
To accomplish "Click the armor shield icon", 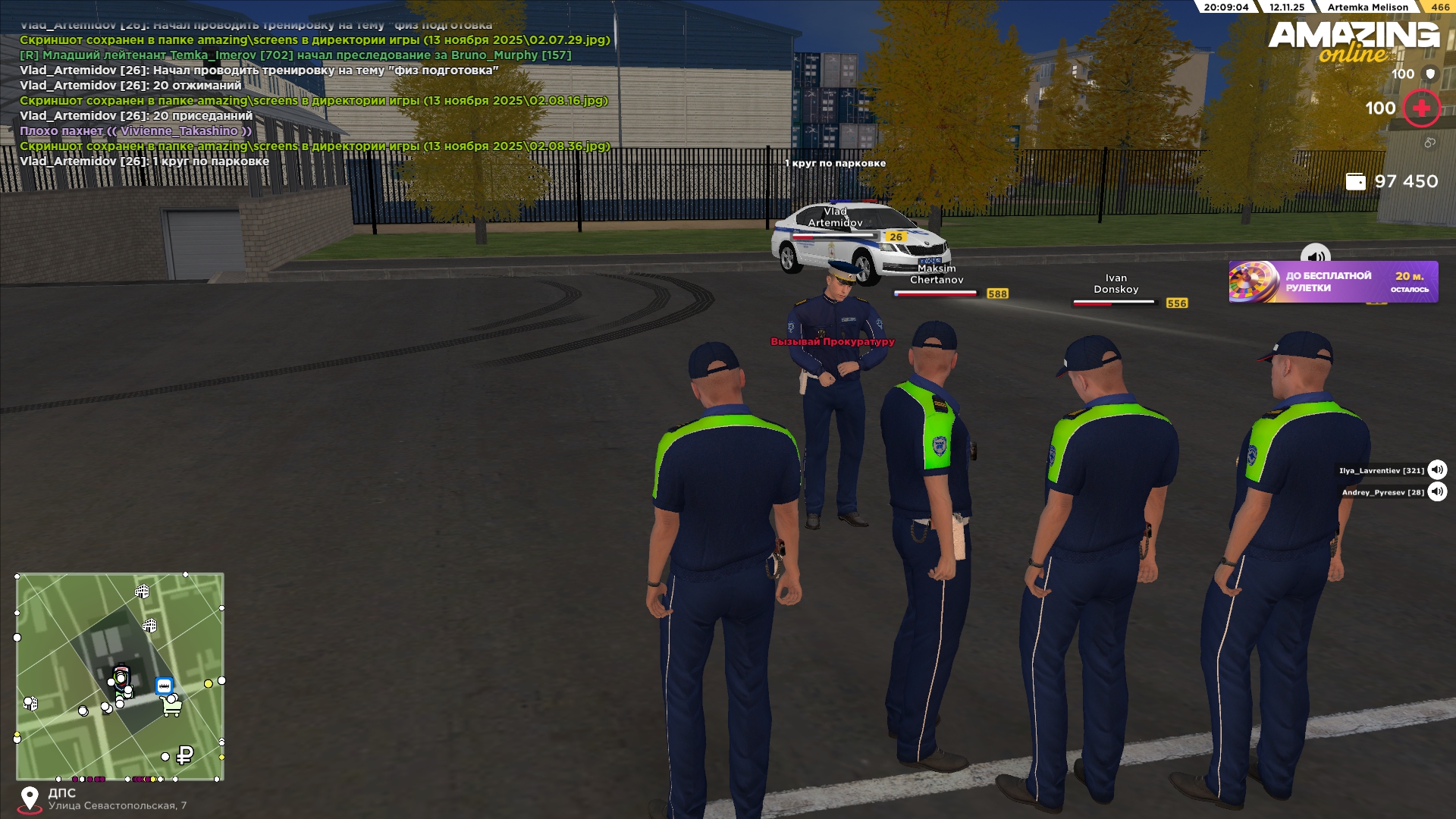I will tap(1430, 74).
